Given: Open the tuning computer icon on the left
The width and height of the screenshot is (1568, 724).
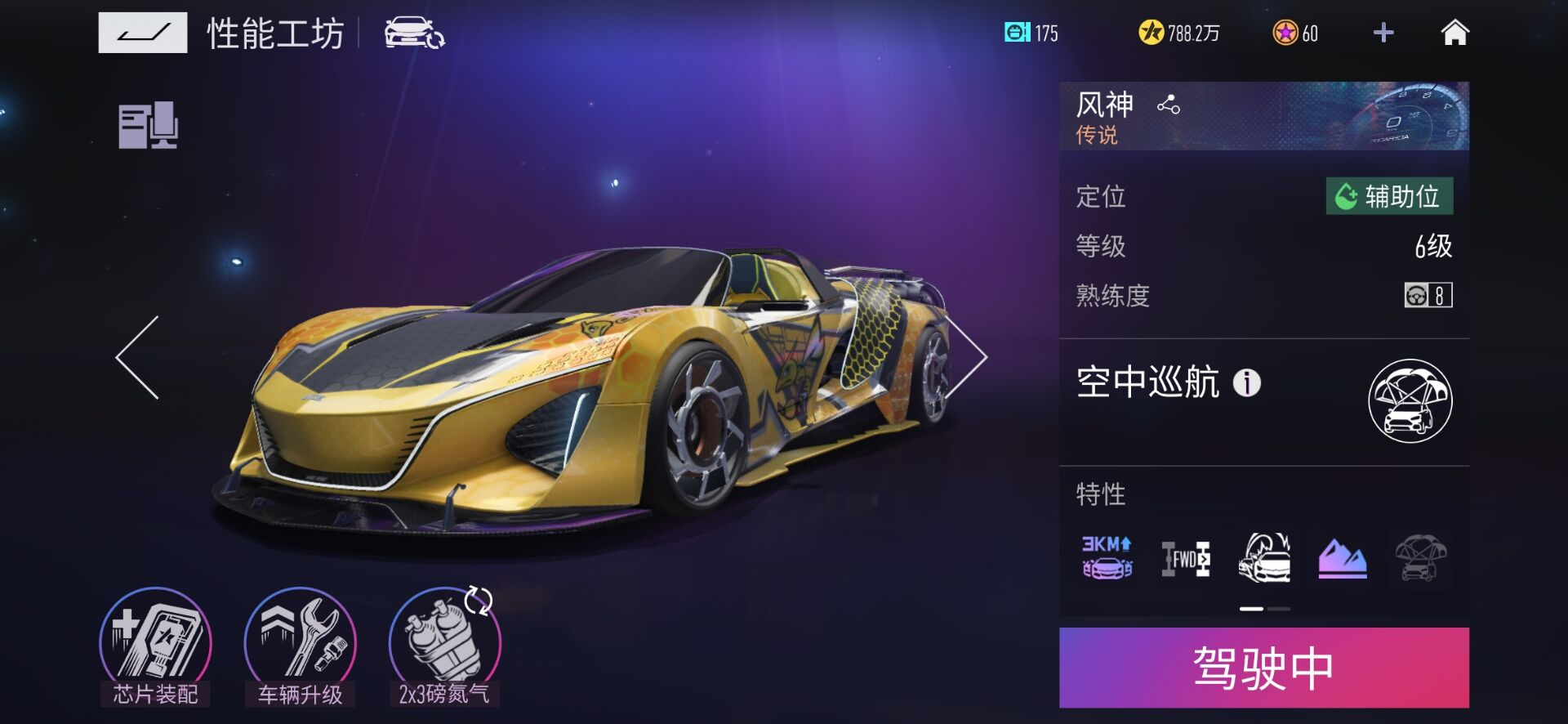Looking at the screenshot, I should (x=148, y=125).
